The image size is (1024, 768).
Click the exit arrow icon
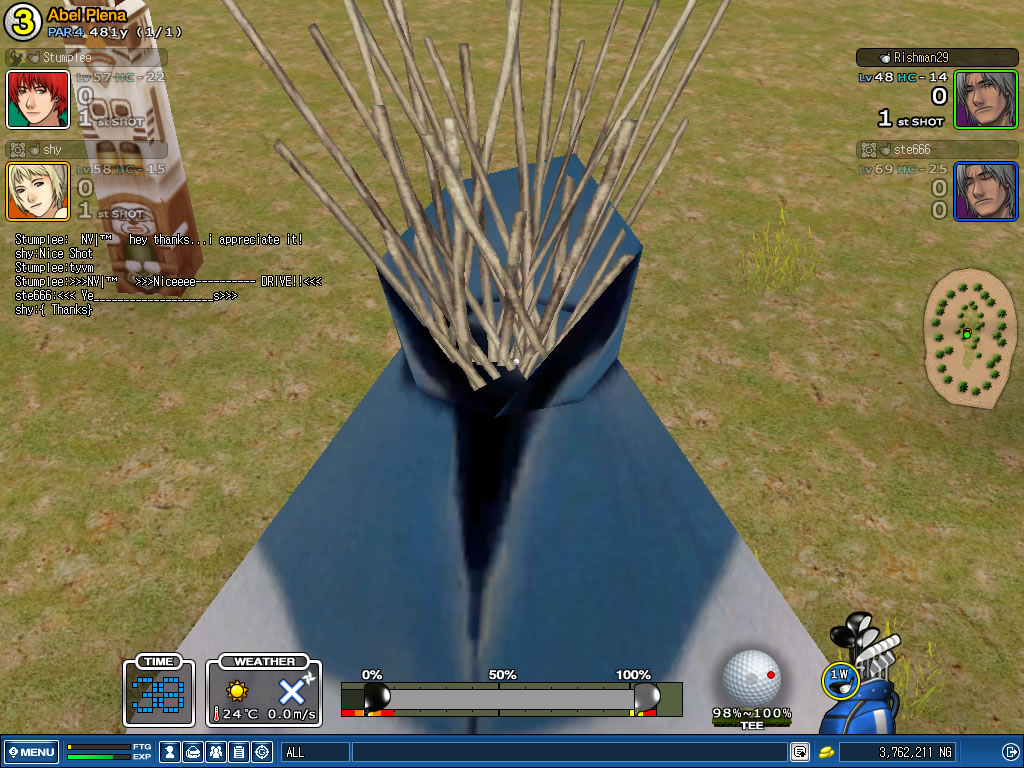(x=1009, y=752)
